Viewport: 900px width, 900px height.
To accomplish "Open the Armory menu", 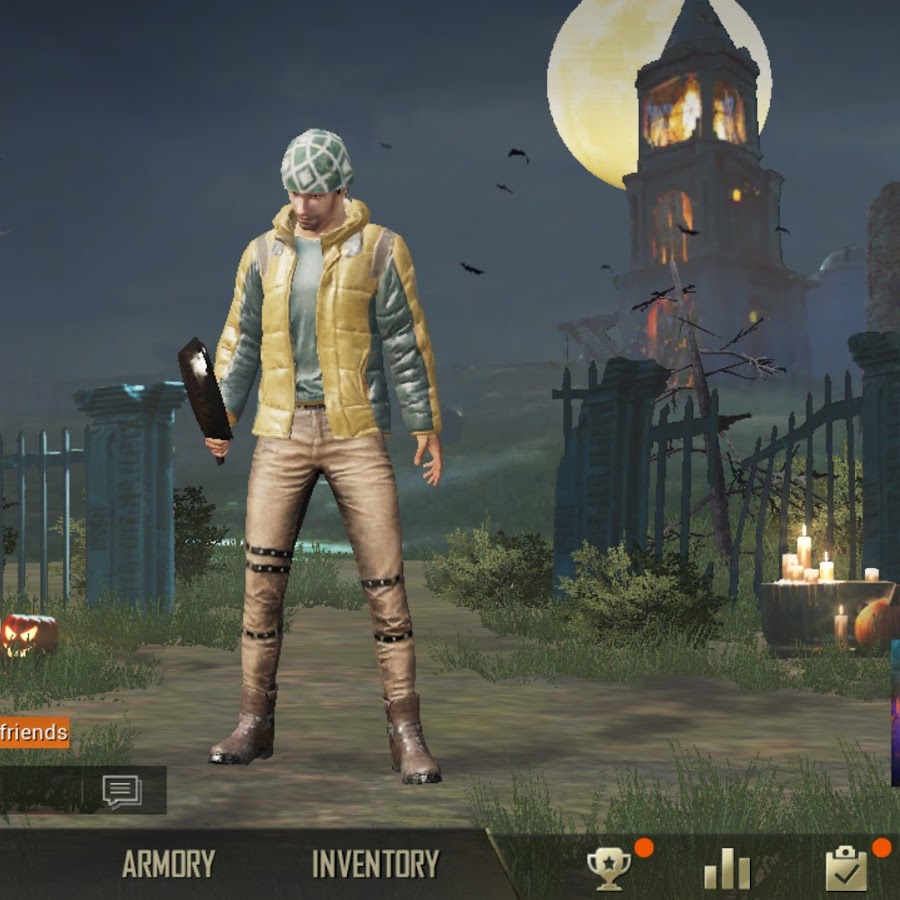I will 168,864.
